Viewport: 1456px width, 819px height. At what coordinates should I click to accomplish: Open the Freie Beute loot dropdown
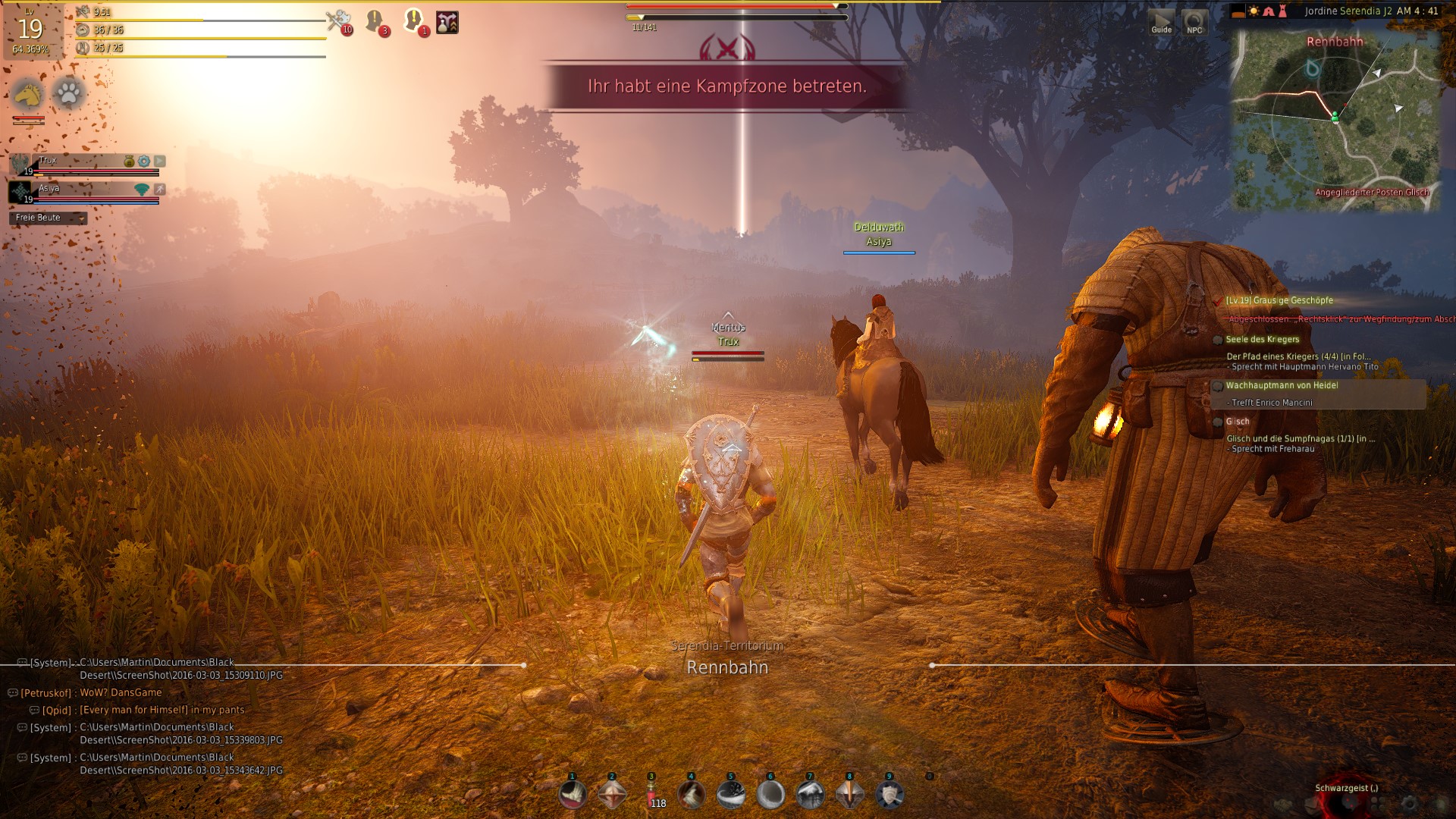pyautogui.click(x=49, y=218)
